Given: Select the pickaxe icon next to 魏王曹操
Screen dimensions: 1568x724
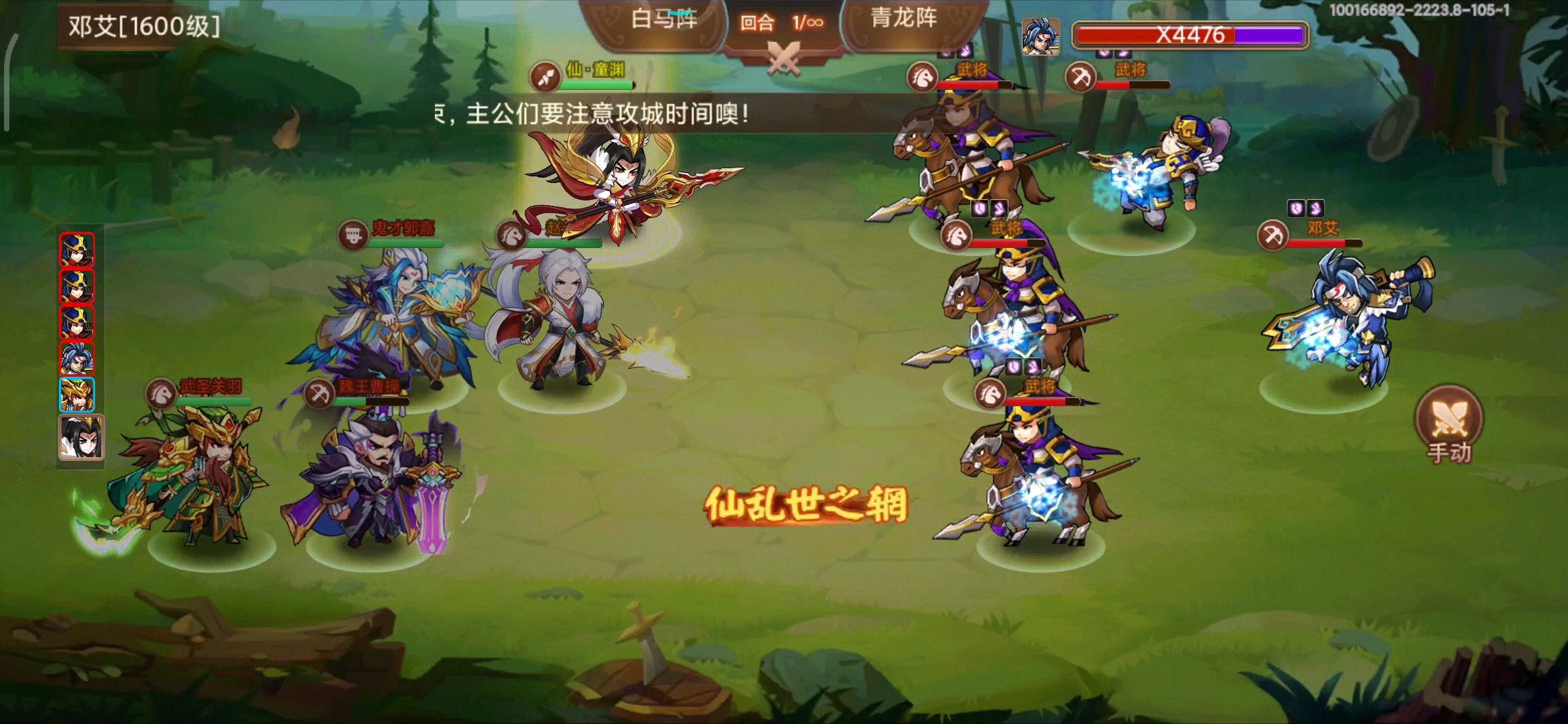Looking at the screenshot, I should [x=320, y=395].
